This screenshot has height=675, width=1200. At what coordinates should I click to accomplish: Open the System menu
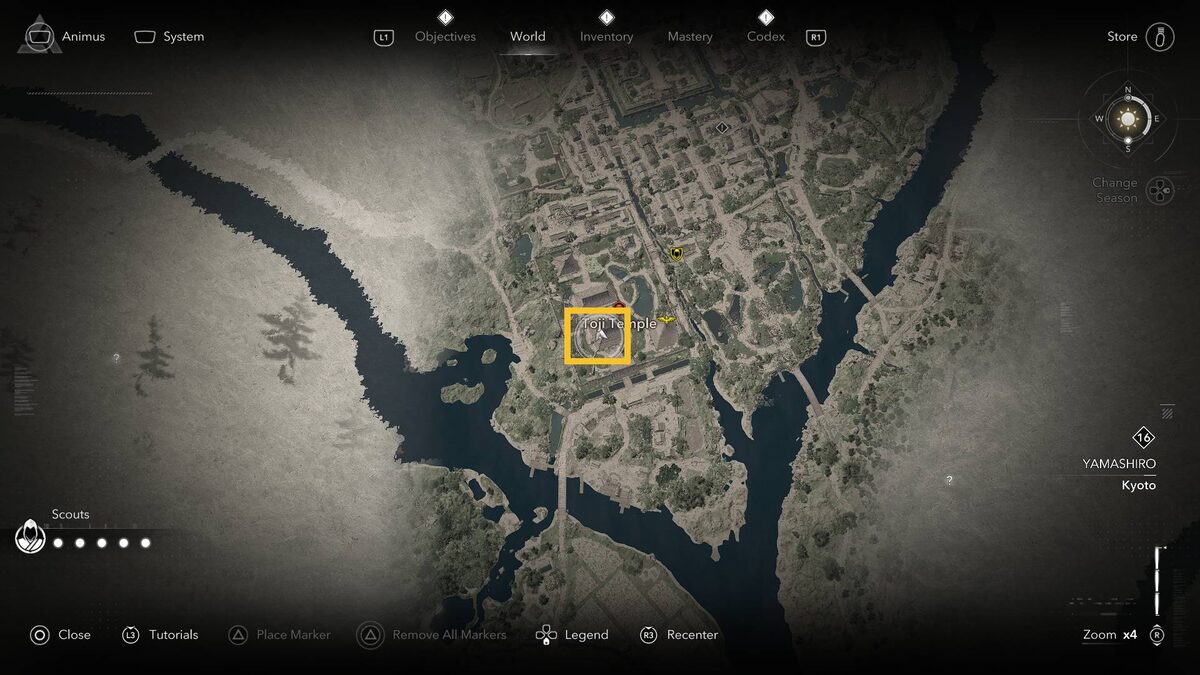click(x=170, y=37)
